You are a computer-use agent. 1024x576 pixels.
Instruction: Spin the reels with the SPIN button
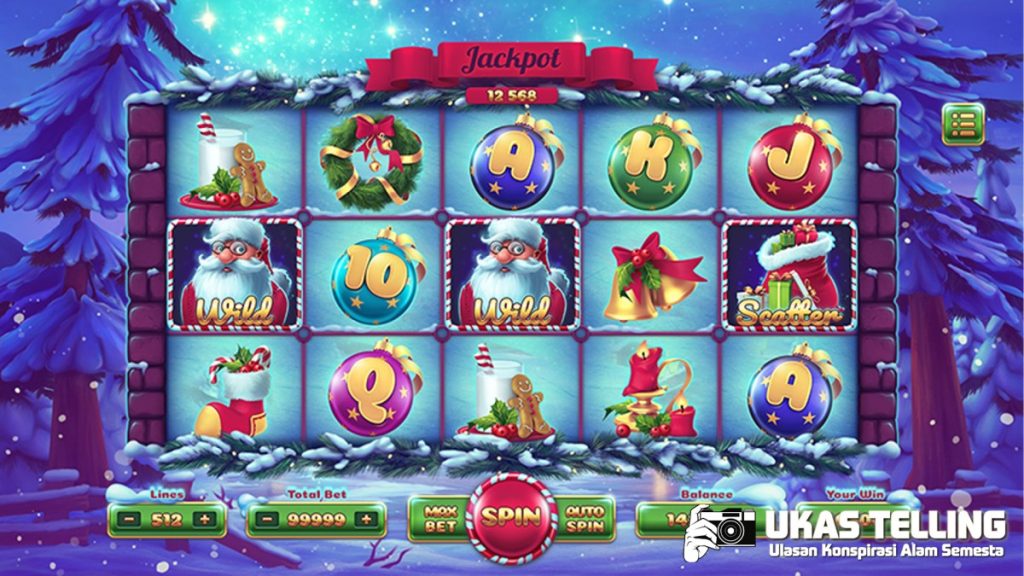(512, 517)
